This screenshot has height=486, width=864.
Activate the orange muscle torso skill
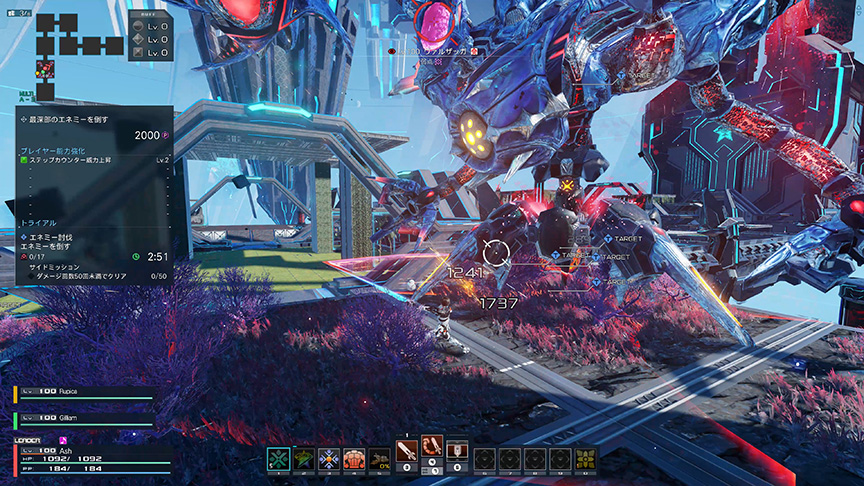355,459
